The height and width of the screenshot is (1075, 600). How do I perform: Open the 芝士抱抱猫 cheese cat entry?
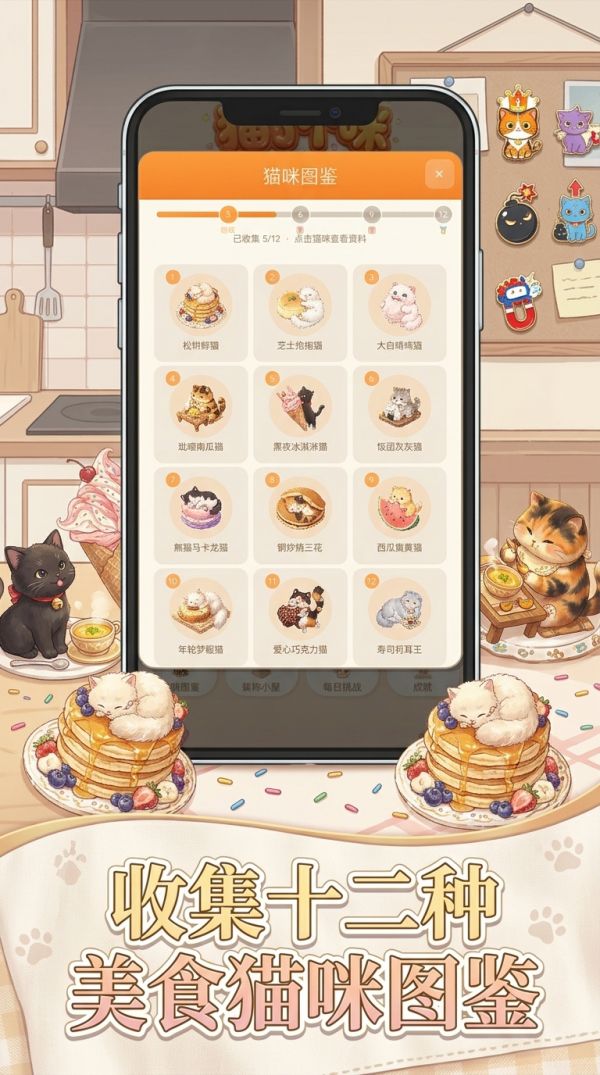(300, 311)
